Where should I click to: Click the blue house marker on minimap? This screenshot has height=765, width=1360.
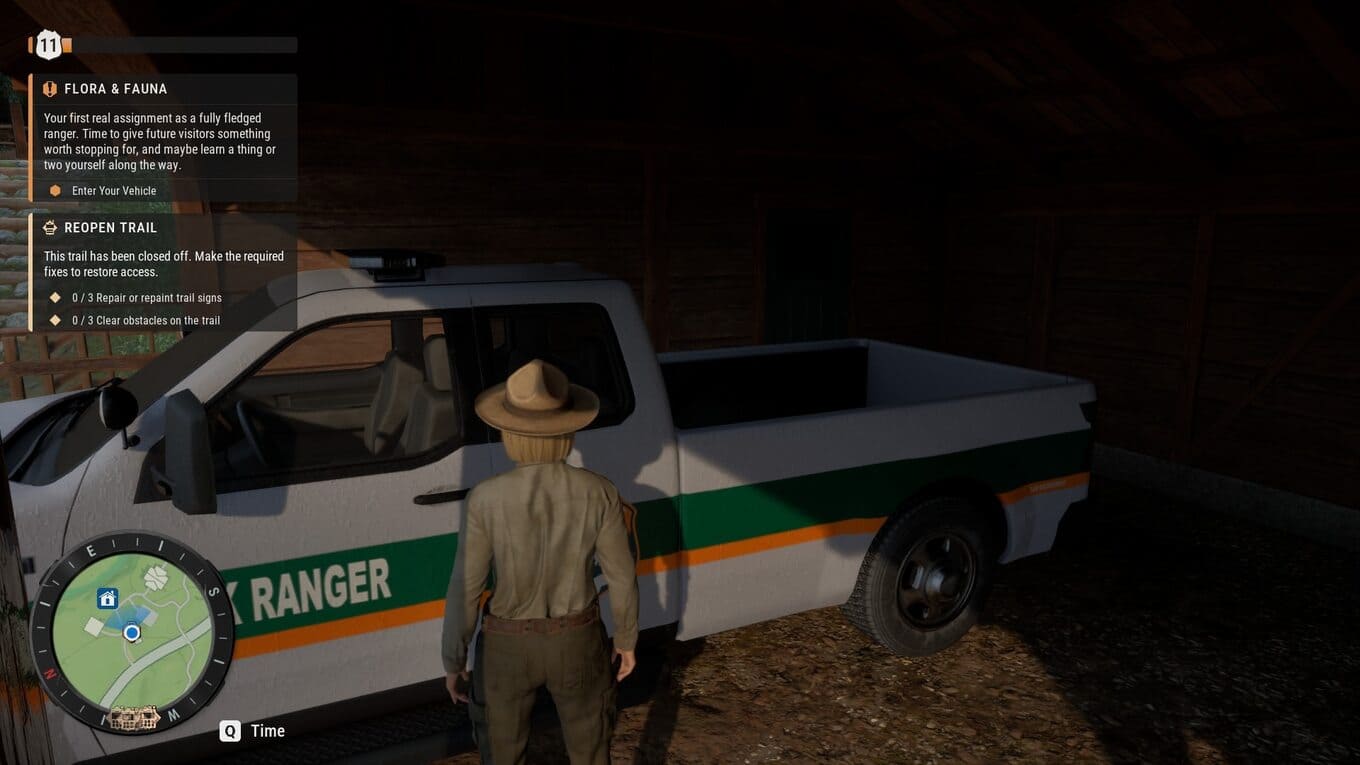(x=108, y=599)
